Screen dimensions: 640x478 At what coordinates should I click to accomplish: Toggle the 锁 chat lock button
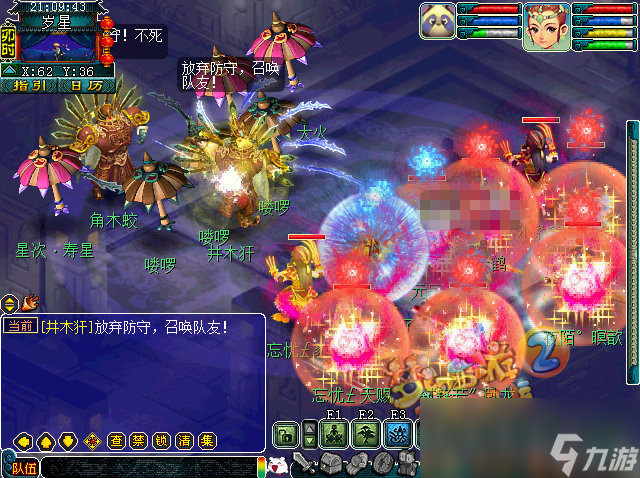tap(161, 440)
